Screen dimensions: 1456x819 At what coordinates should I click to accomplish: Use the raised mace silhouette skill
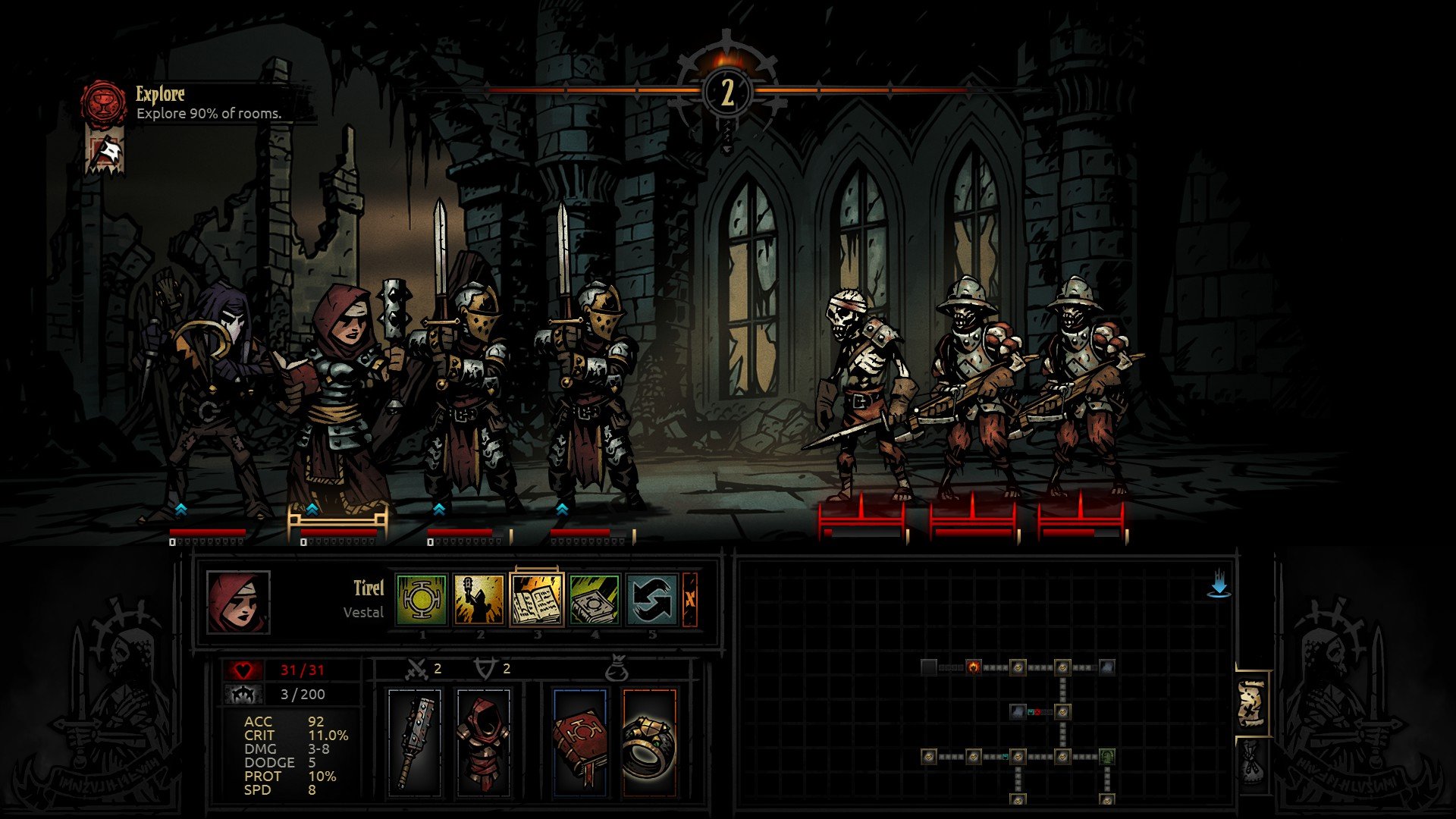point(479,599)
